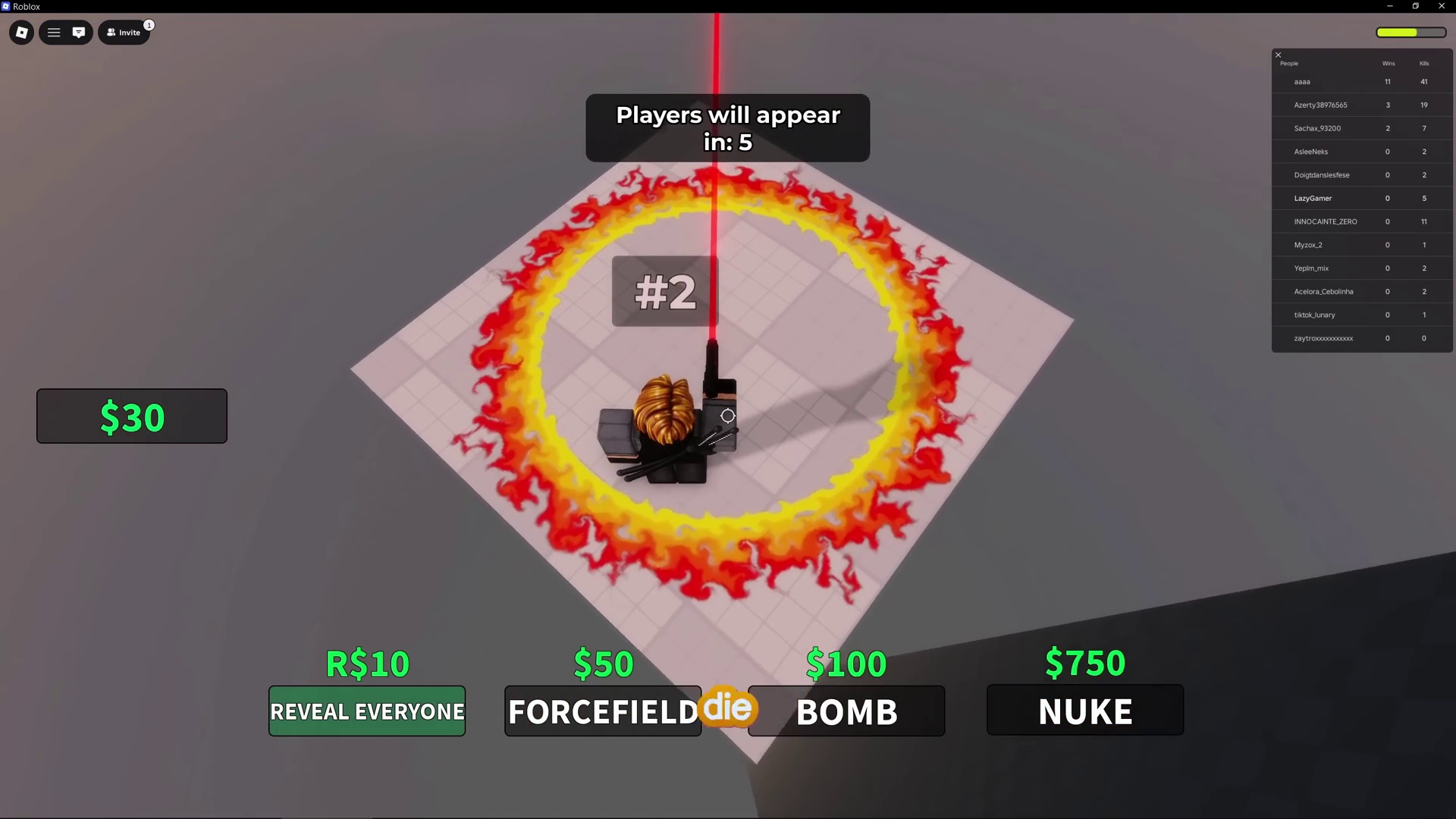Close the leaderboard with the X icon

[1278, 55]
